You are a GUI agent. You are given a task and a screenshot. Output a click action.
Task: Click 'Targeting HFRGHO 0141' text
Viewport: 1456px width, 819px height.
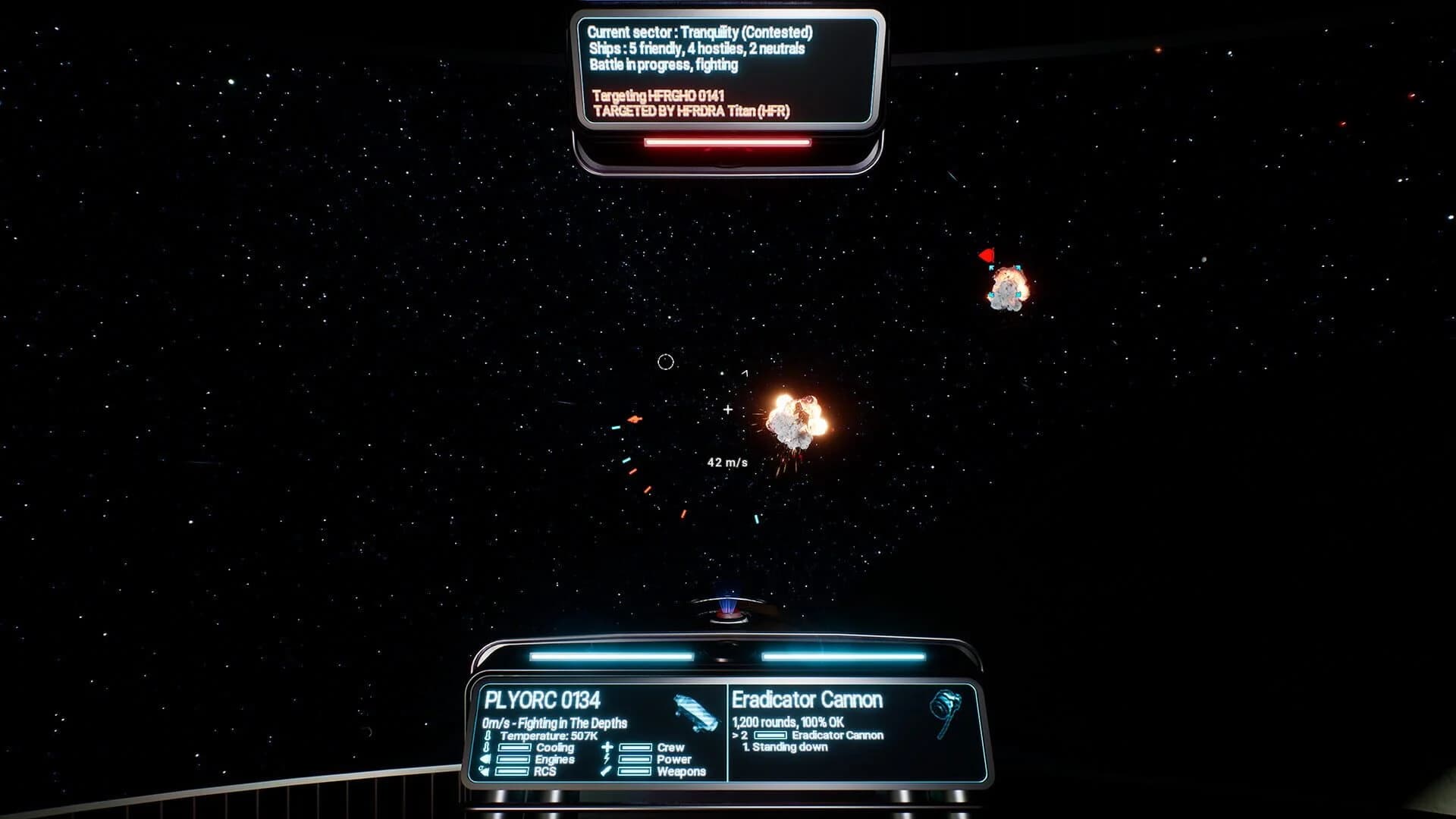pyautogui.click(x=658, y=96)
